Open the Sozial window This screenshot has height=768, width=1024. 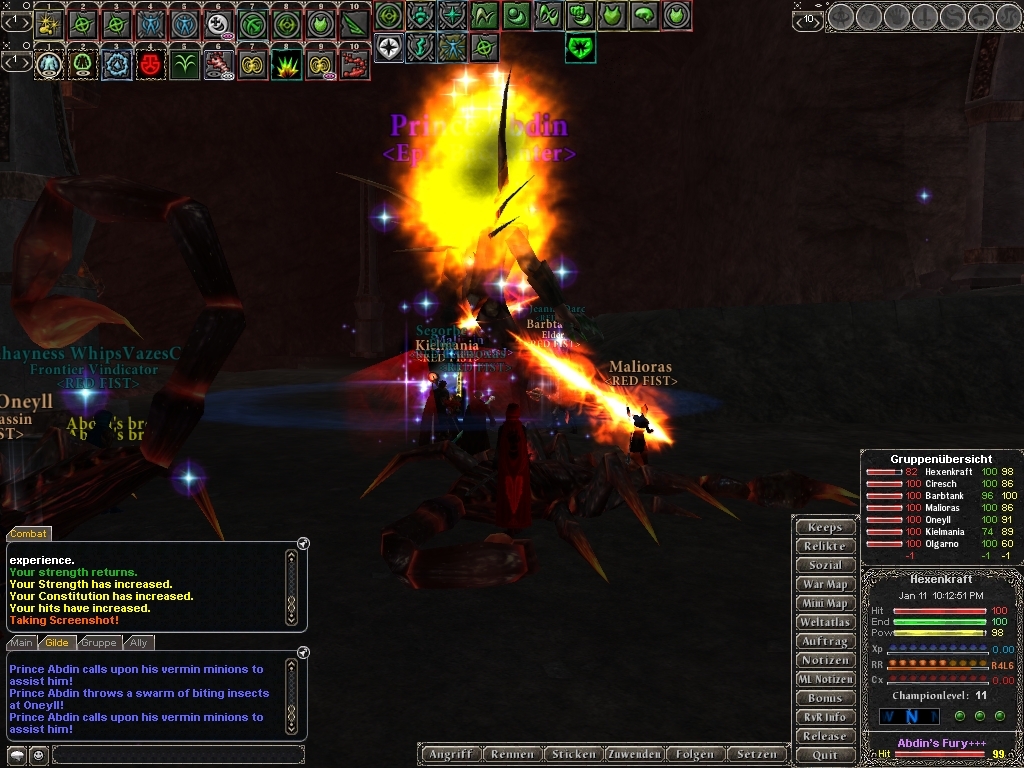tap(825, 565)
